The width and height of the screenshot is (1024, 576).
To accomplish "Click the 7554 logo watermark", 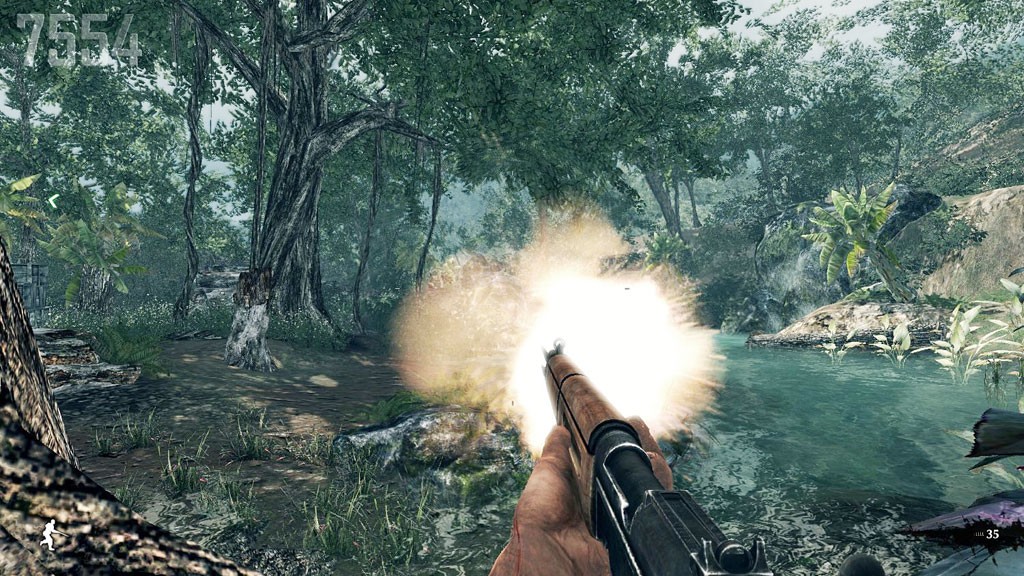I will (x=78, y=41).
